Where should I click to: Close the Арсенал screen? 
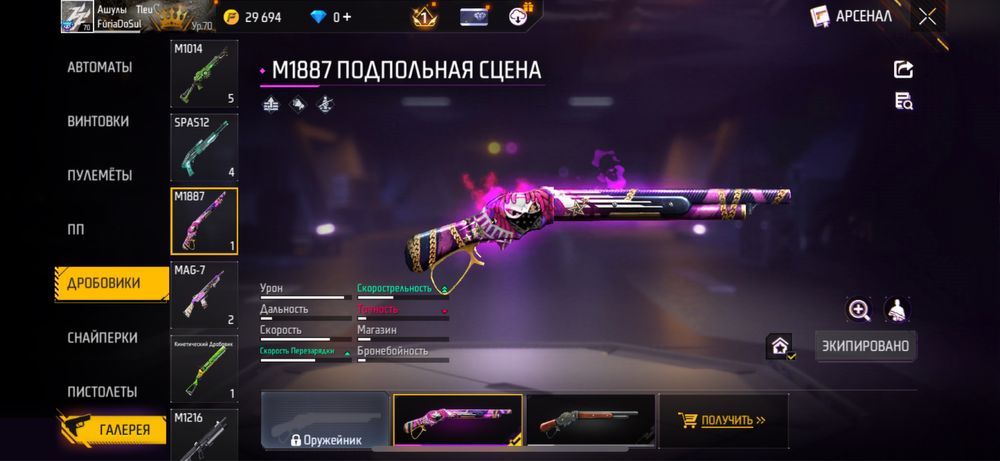coord(928,16)
